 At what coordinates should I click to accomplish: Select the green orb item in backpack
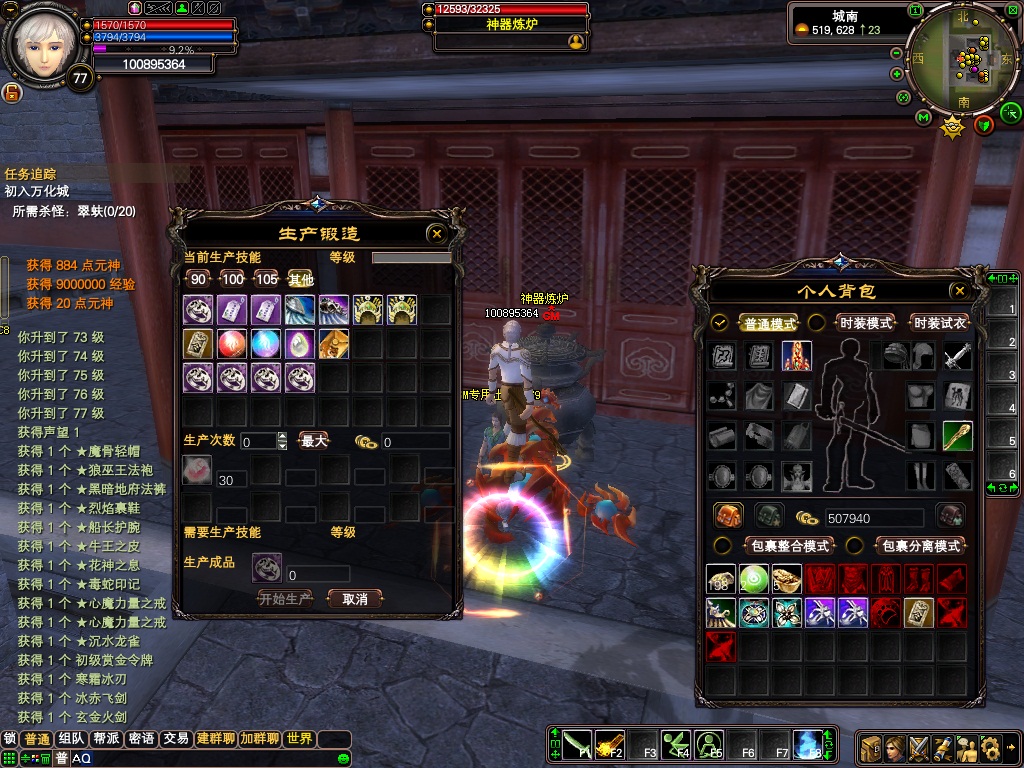pos(754,579)
